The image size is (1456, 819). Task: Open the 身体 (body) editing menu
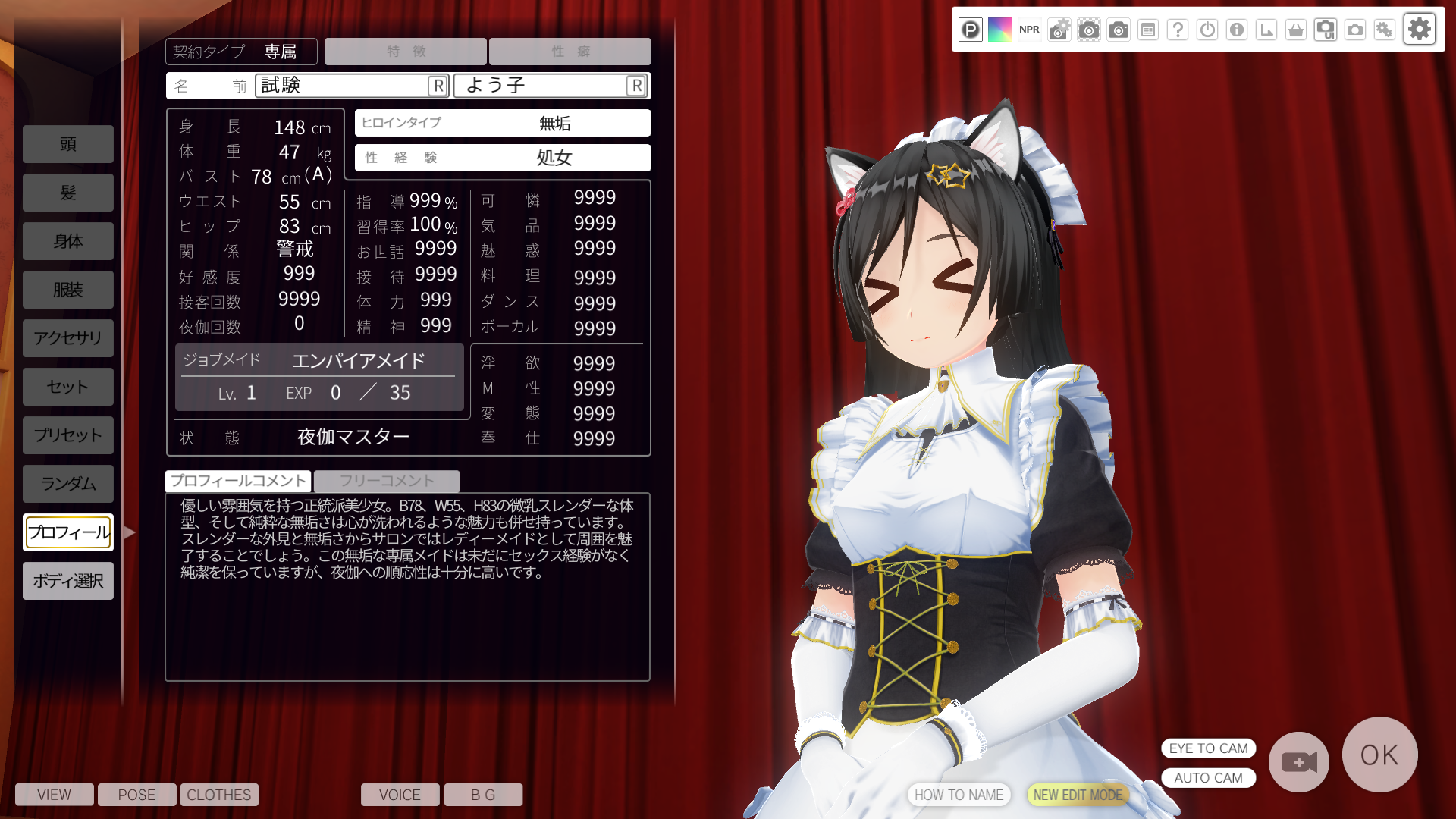68,241
